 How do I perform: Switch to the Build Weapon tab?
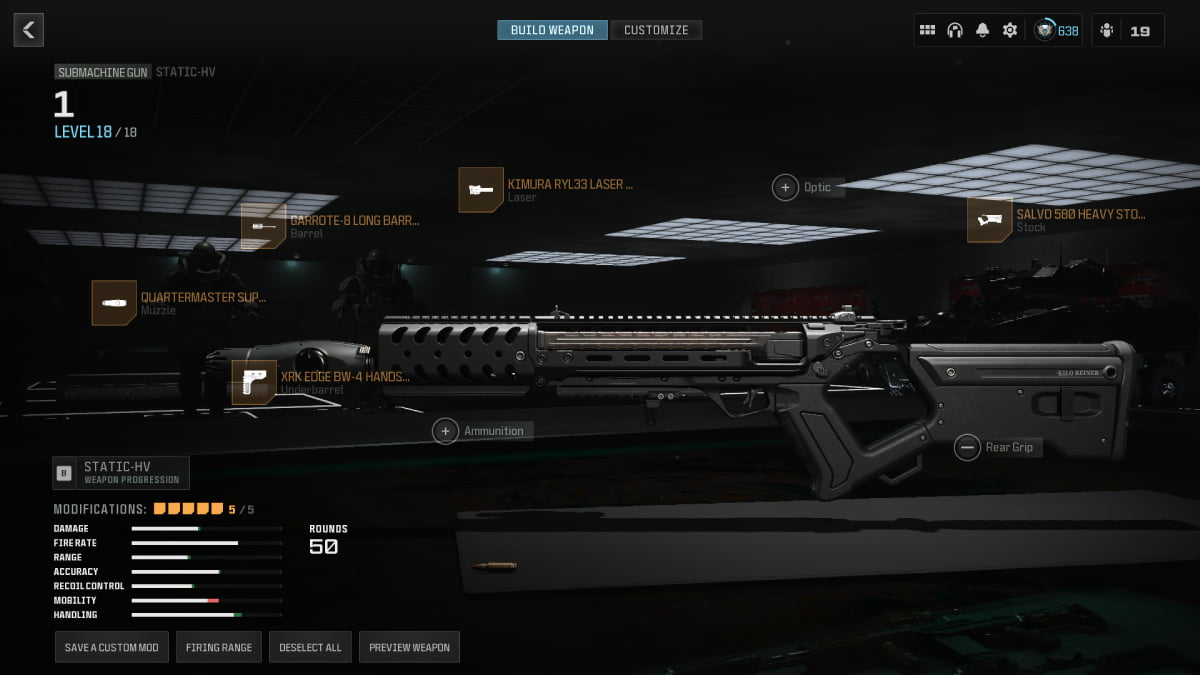click(x=552, y=30)
